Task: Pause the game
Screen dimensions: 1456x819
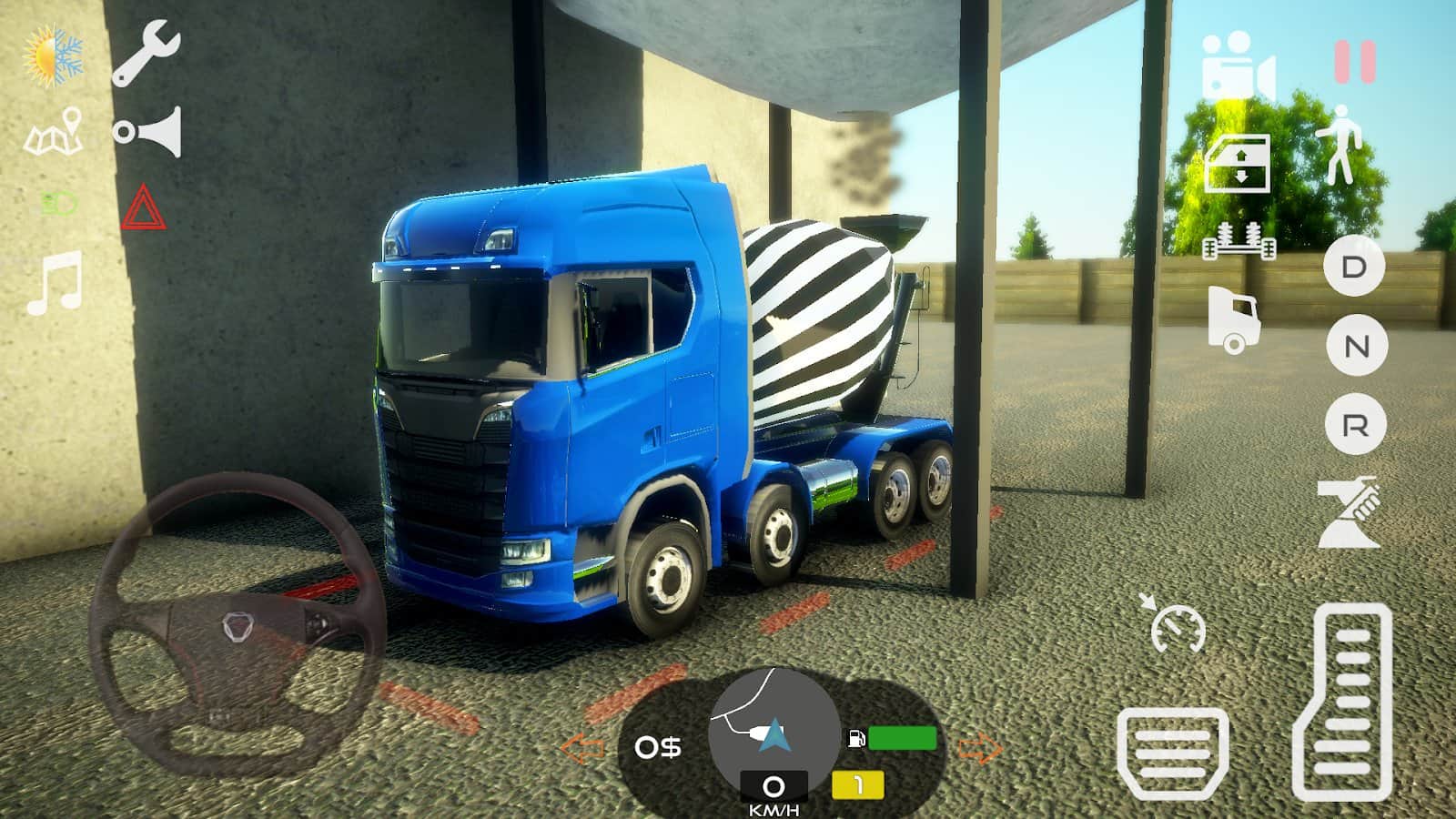Action: (1354, 62)
